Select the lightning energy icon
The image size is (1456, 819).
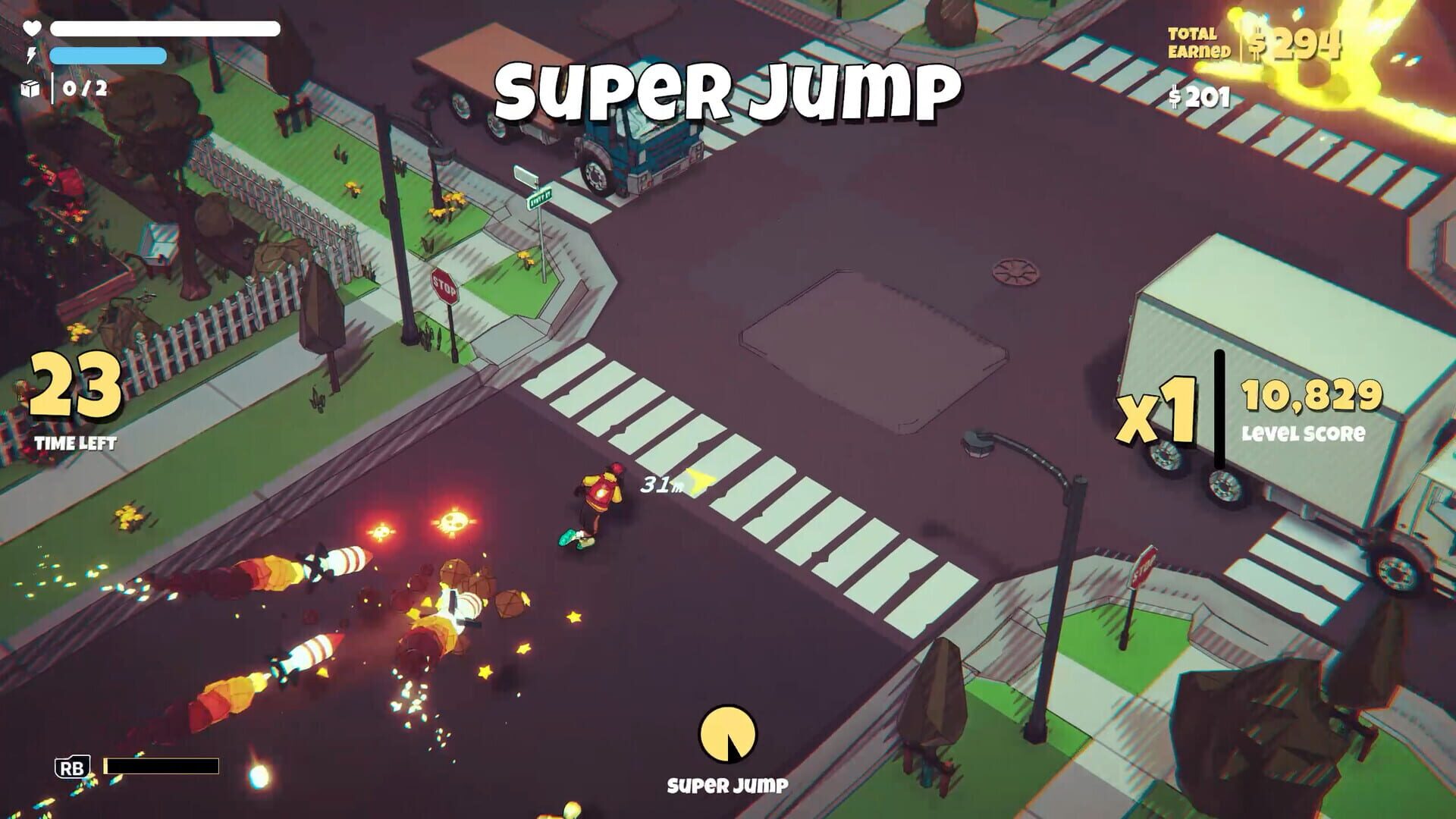[31, 55]
